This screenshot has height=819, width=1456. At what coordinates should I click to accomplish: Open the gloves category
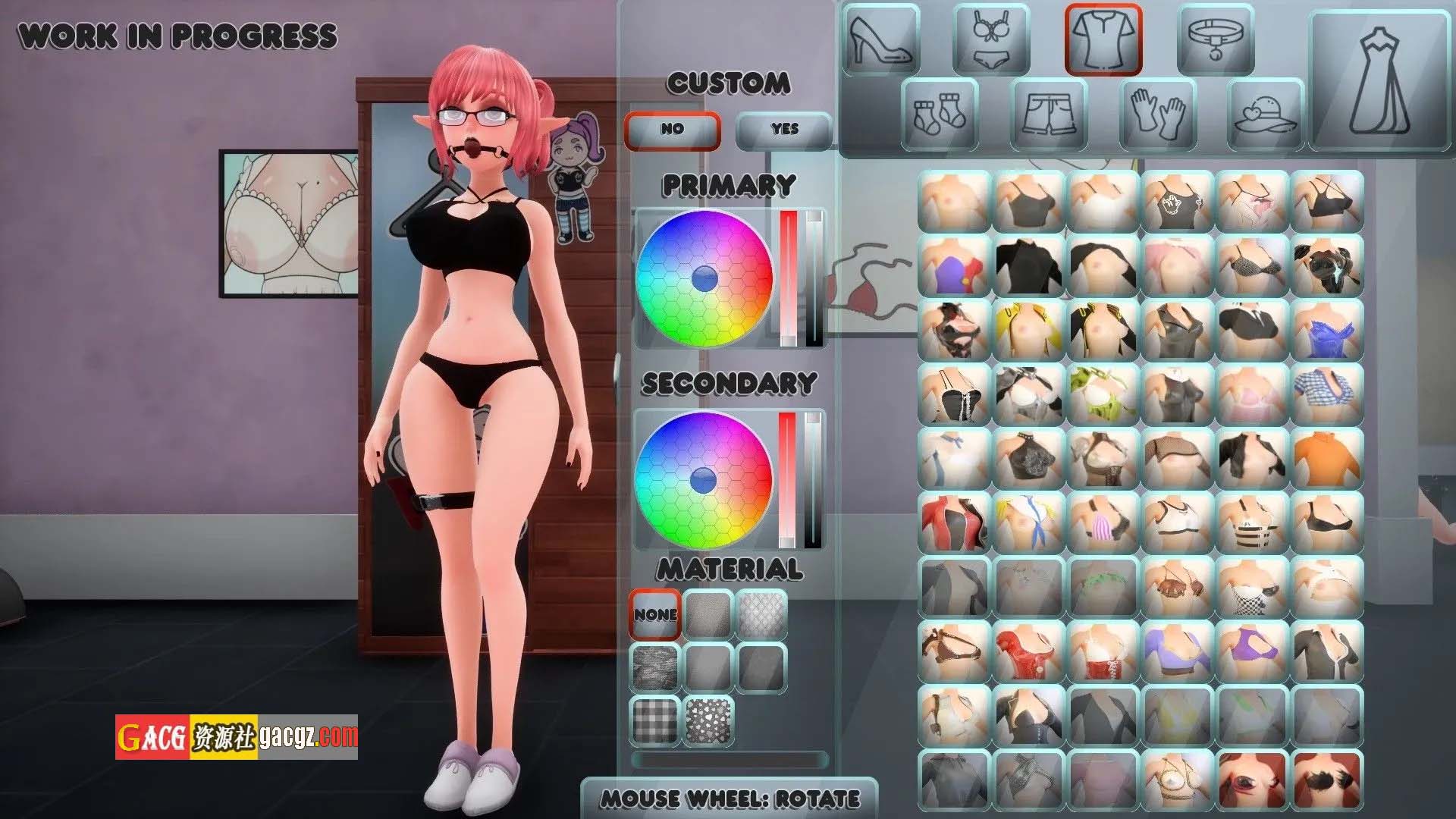coord(1158,114)
